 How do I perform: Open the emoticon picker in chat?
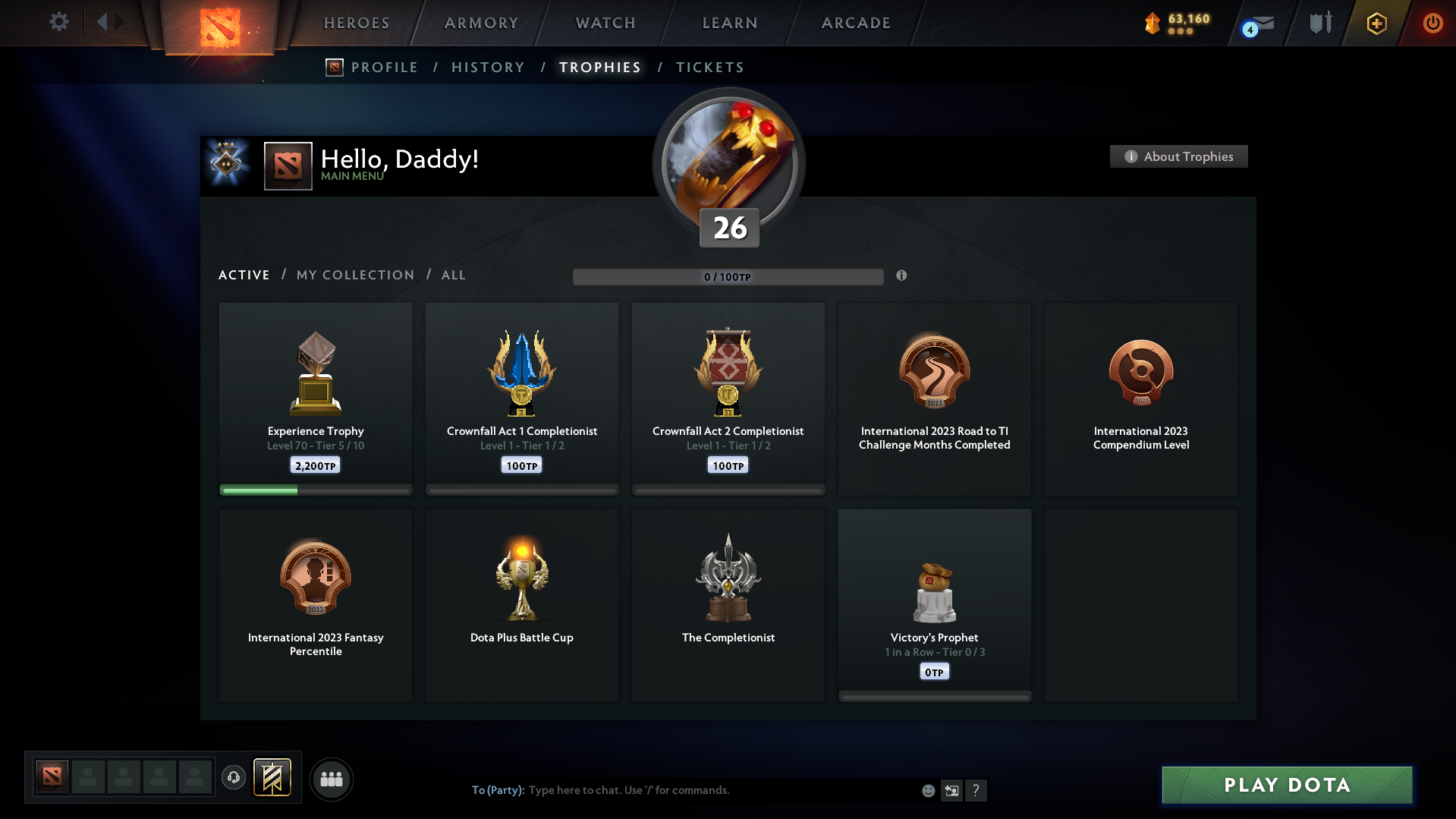pyautogui.click(x=928, y=790)
